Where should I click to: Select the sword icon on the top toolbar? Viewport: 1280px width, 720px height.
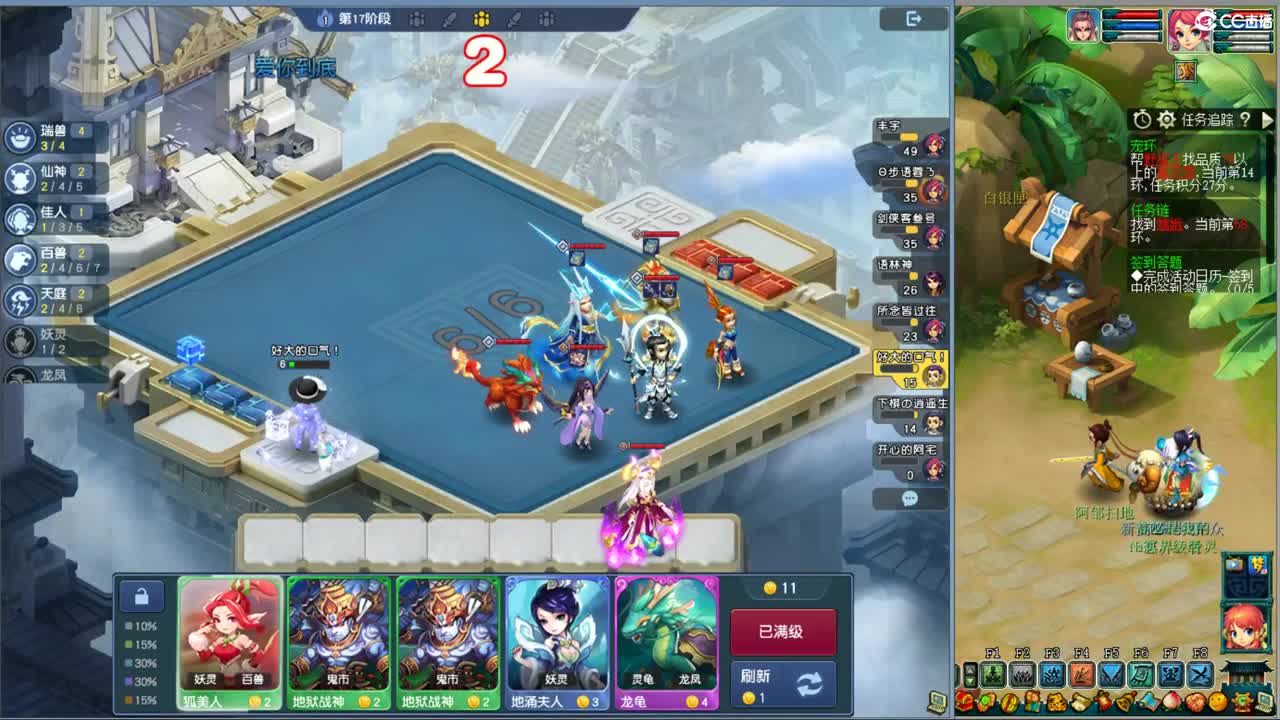[448, 20]
